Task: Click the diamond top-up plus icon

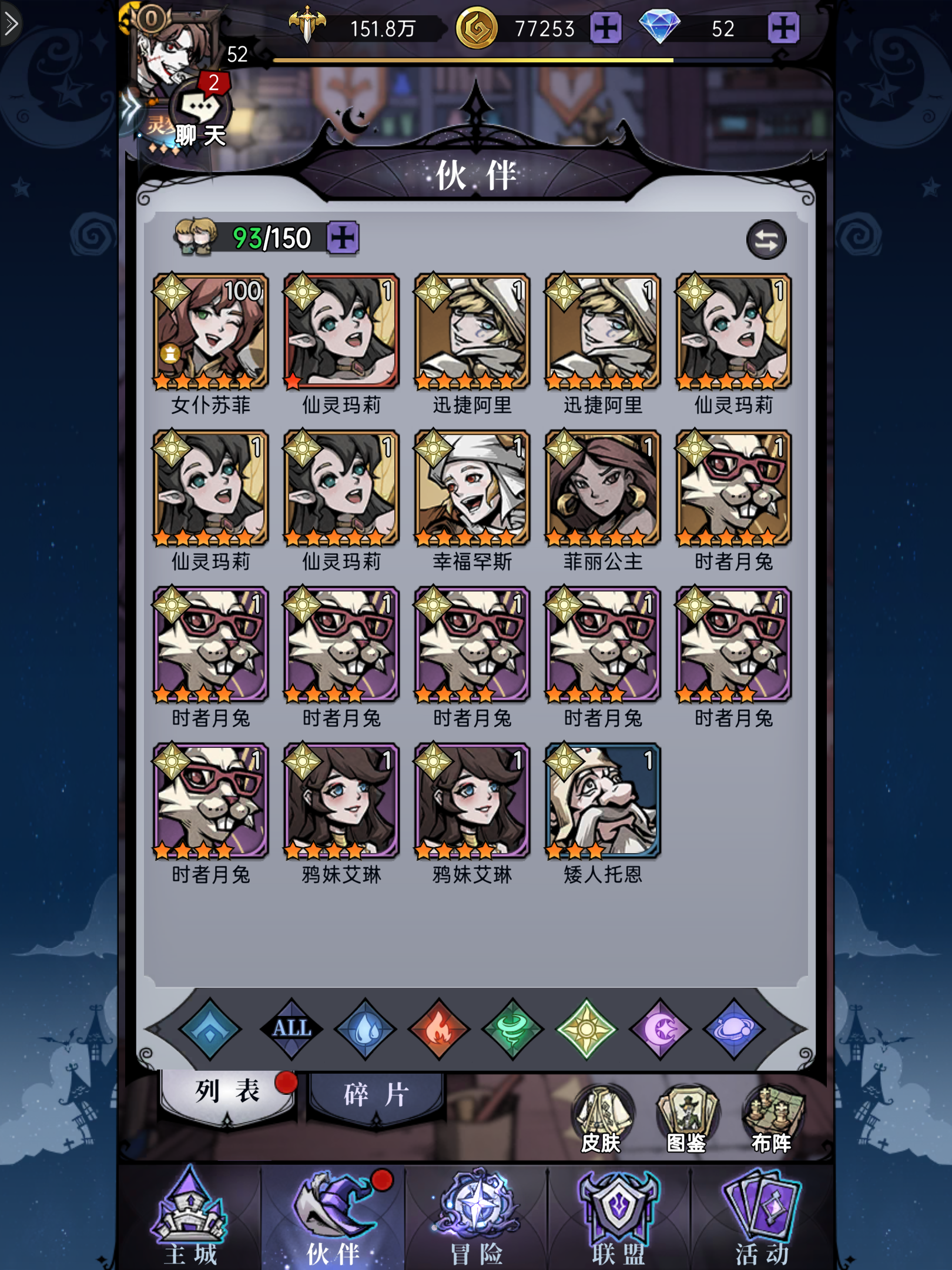Action: pos(783,28)
